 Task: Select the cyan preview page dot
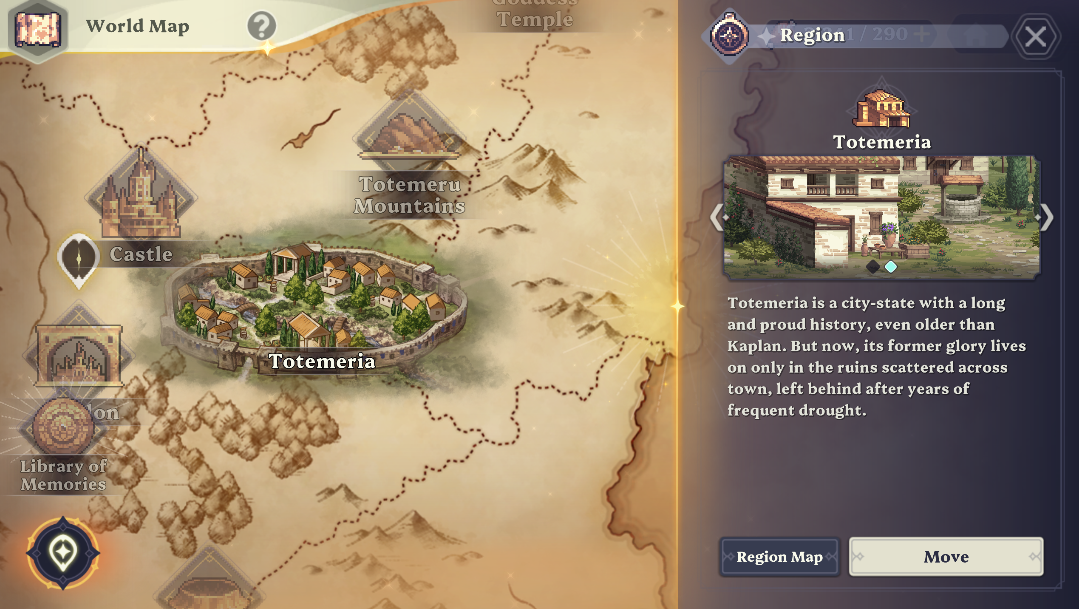pos(891,266)
